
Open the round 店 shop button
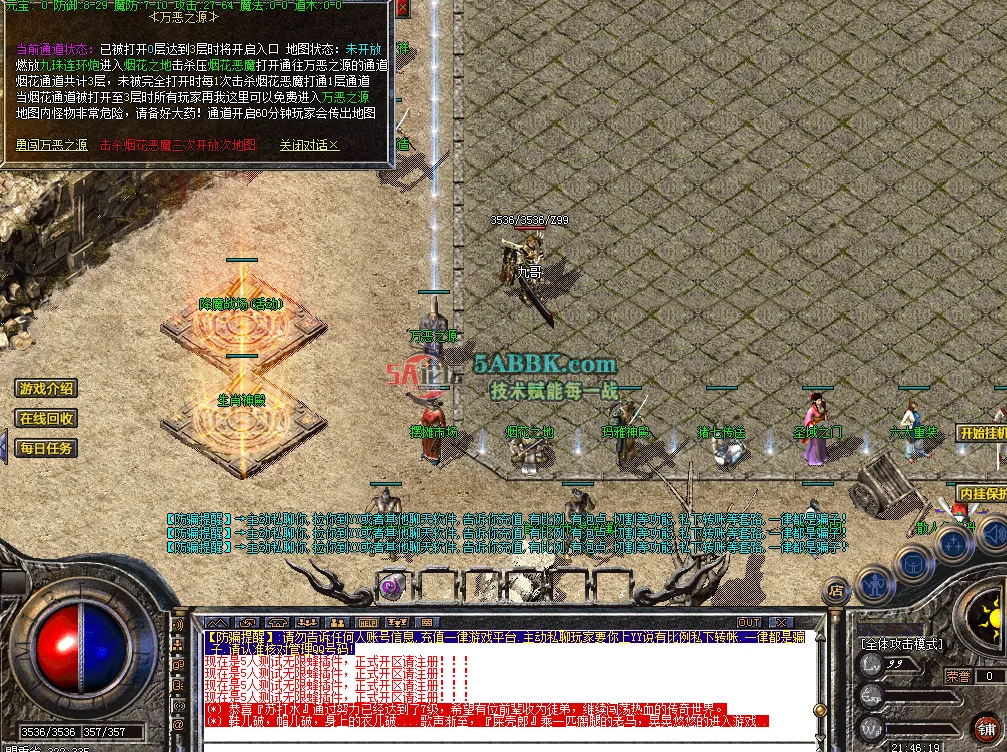[x=836, y=592]
